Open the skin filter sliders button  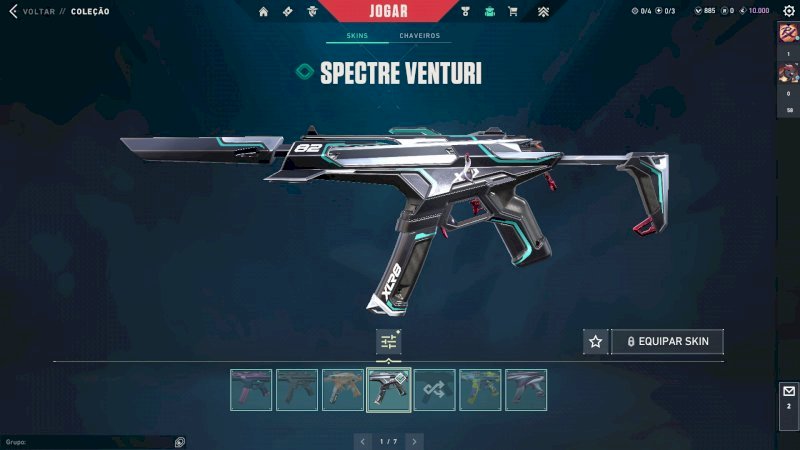click(x=388, y=341)
